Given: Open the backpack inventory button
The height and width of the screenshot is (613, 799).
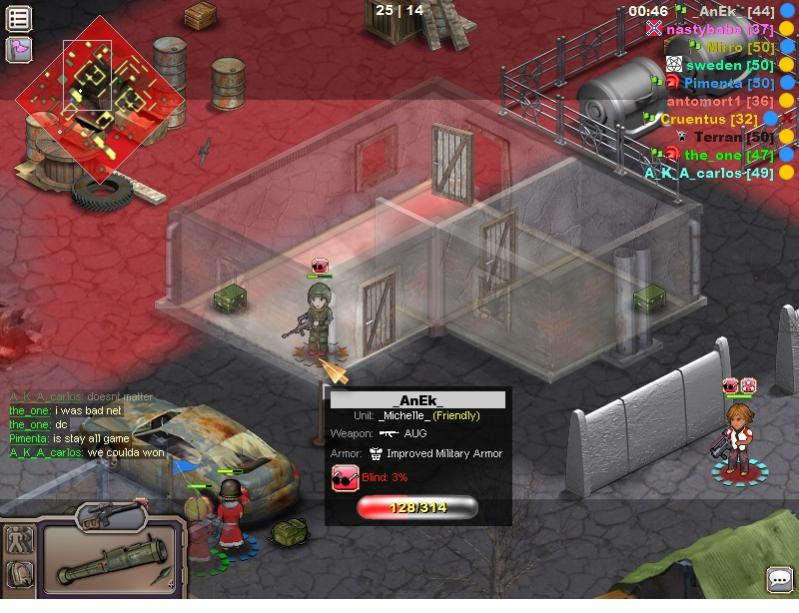Looking at the screenshot, I should click(x=19, y=575).
